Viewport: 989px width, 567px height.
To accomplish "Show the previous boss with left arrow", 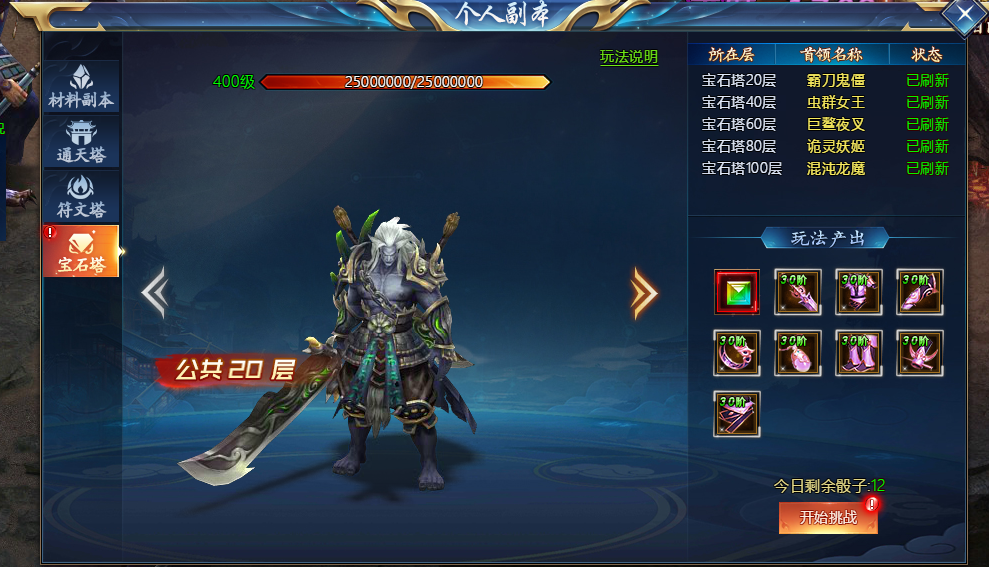I will pyautogui.click(x=154, y=292).
